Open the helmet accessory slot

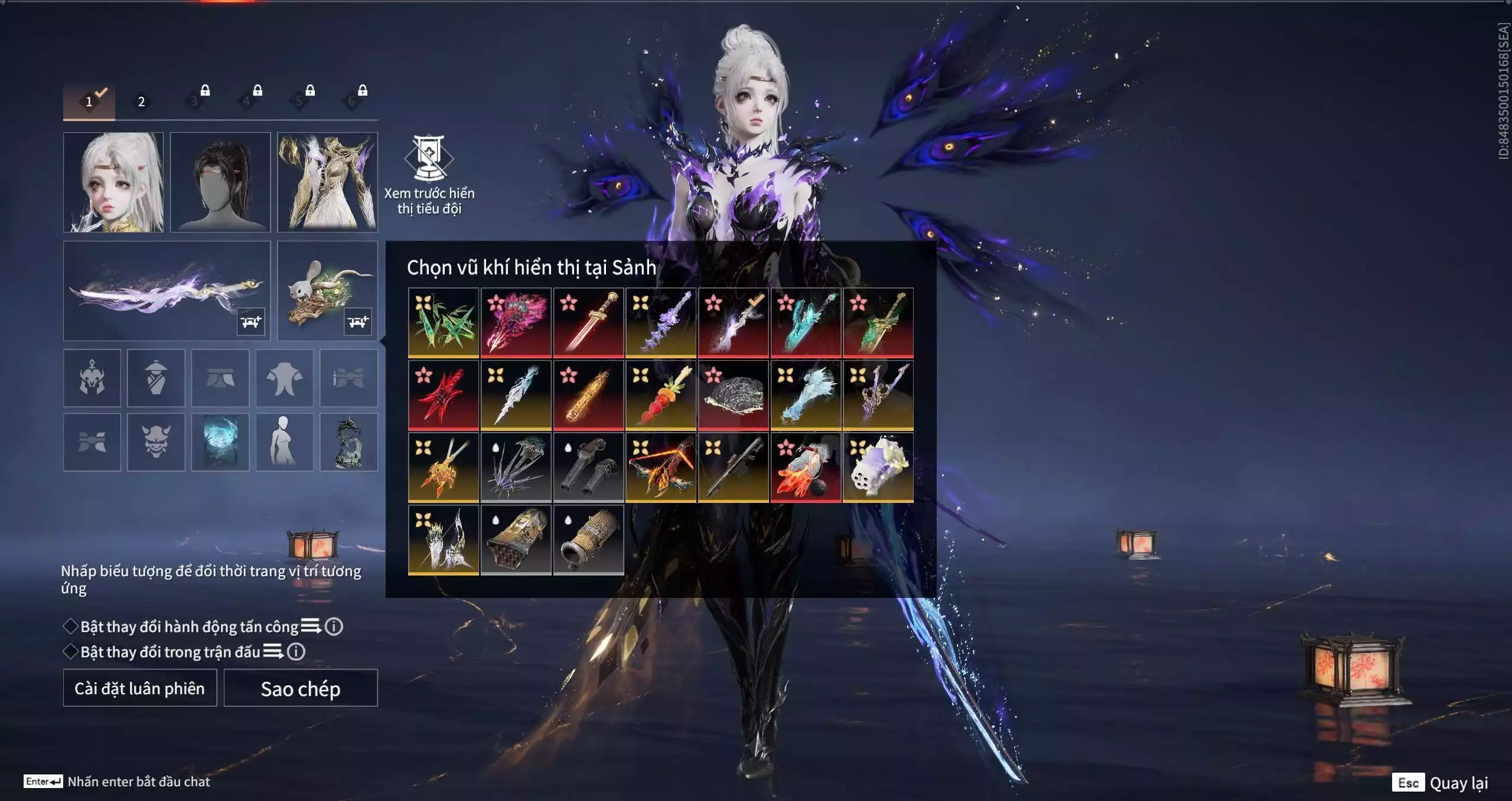click(x=92, y=378)
